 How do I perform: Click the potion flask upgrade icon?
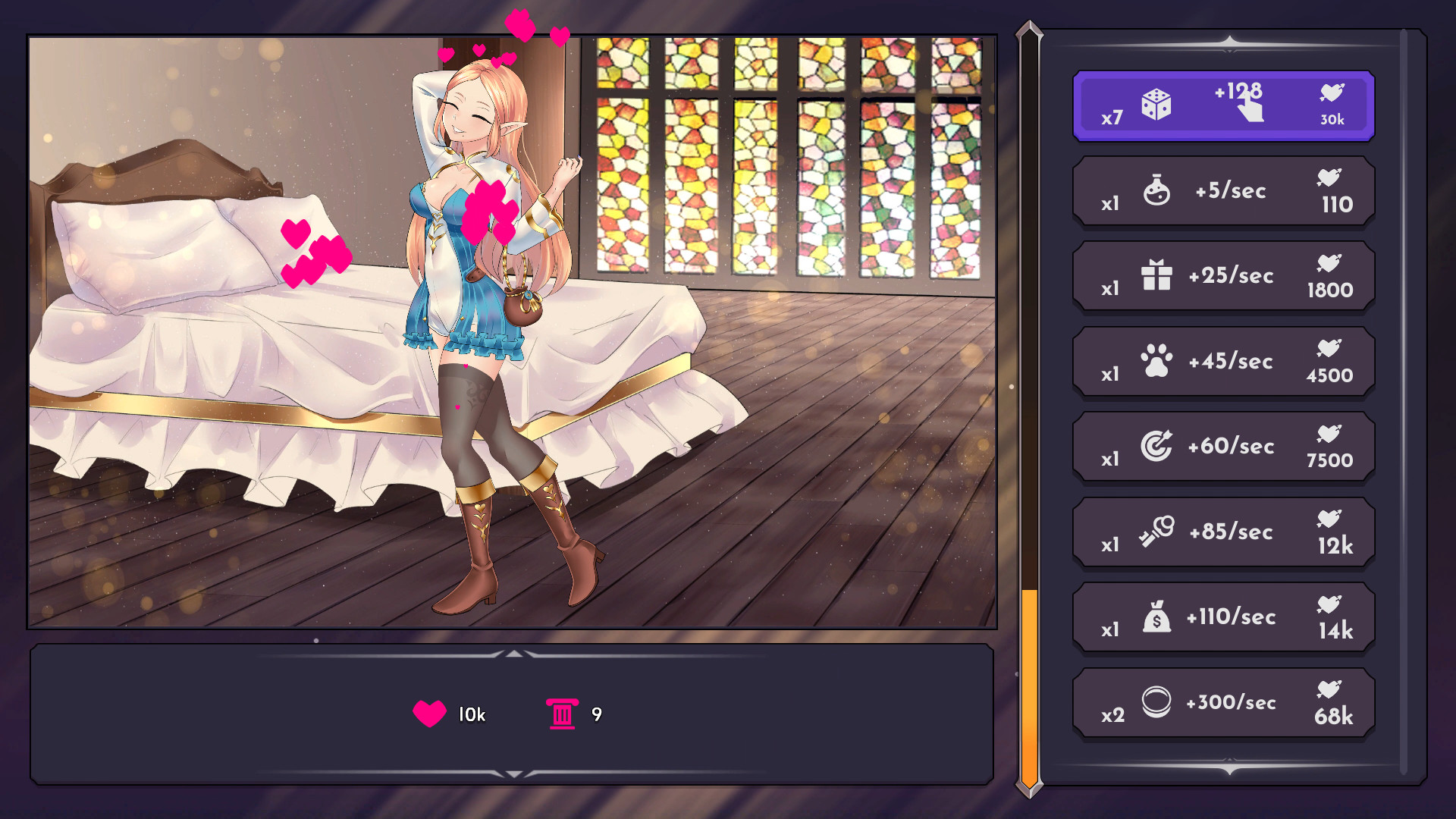pyautogui.click(x=1156, y=191)
